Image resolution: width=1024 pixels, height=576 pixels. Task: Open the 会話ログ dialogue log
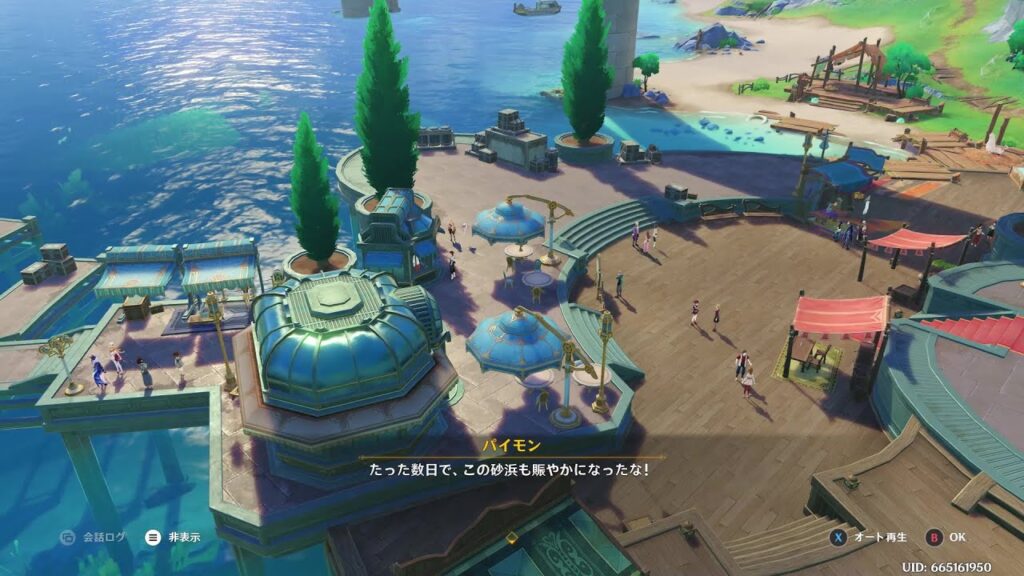(94, 537)
